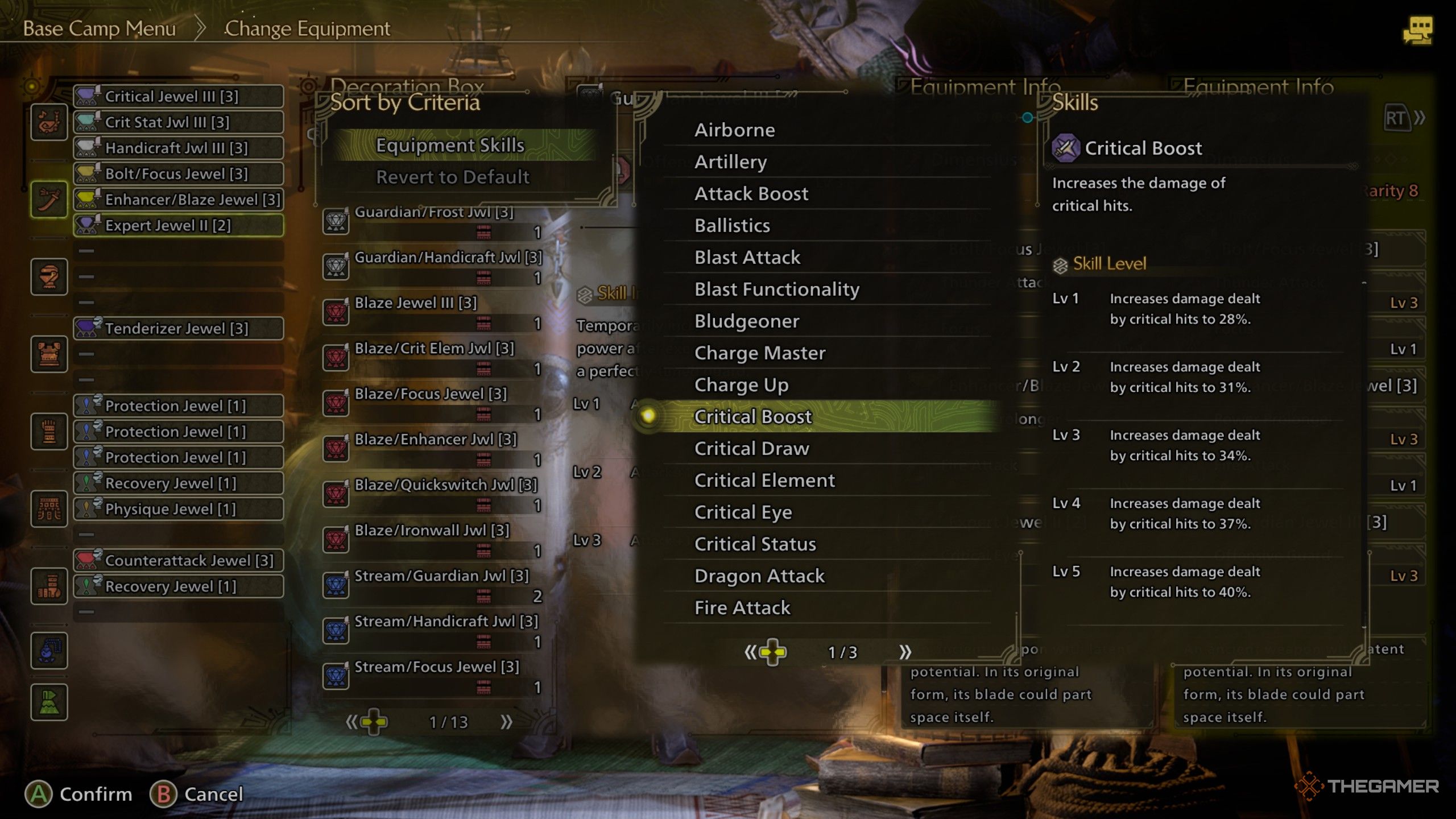Pick Airborne from the skill list
The height and width of the screenshot is (819, 1456).
click(734, 130)
